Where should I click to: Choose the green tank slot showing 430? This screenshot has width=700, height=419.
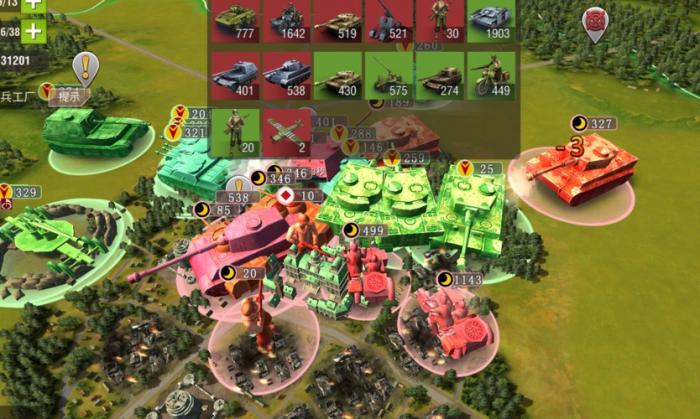click(337, 75)
